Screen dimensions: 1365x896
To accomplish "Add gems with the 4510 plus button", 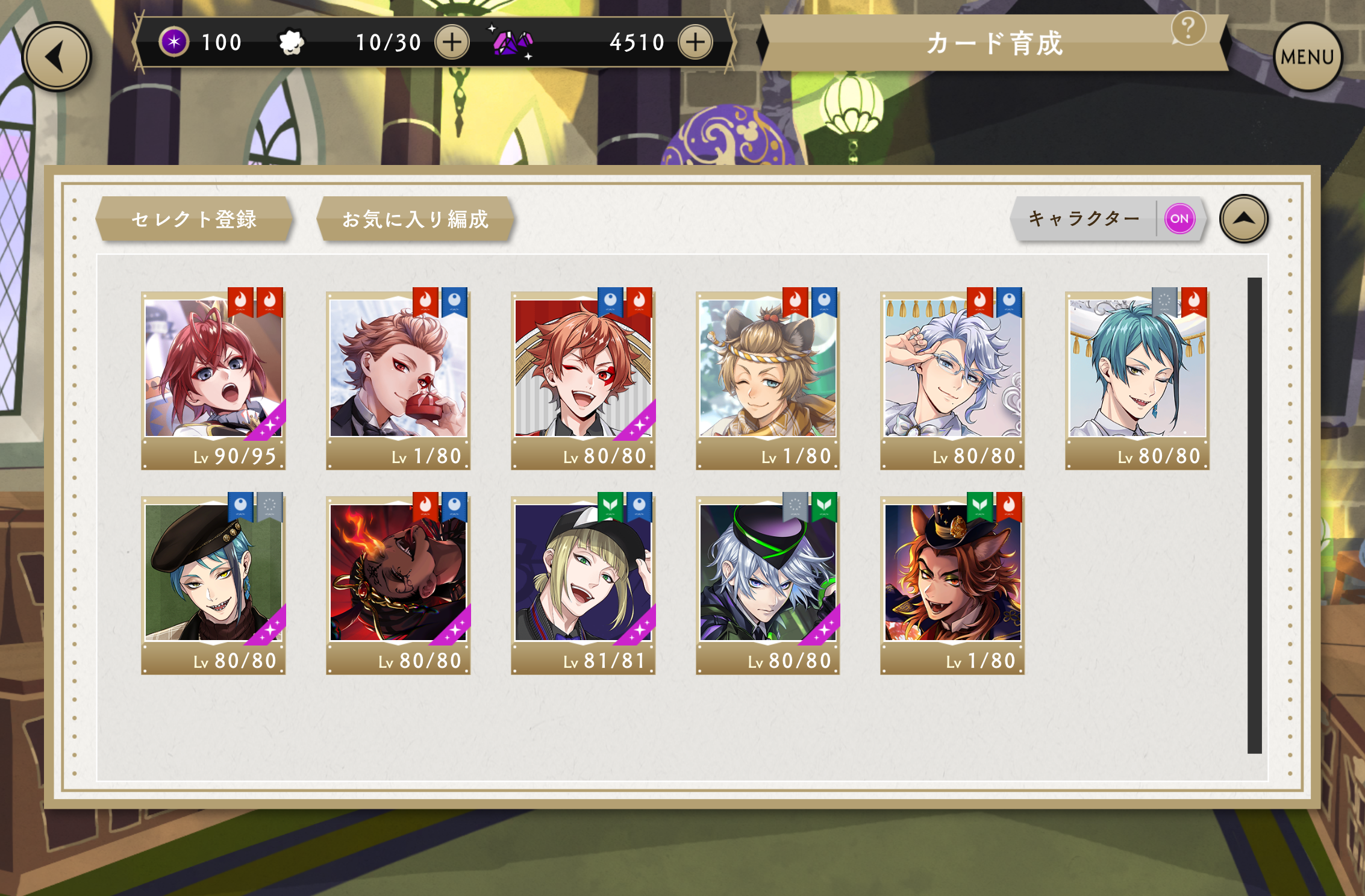I will (x=695, y=42).
